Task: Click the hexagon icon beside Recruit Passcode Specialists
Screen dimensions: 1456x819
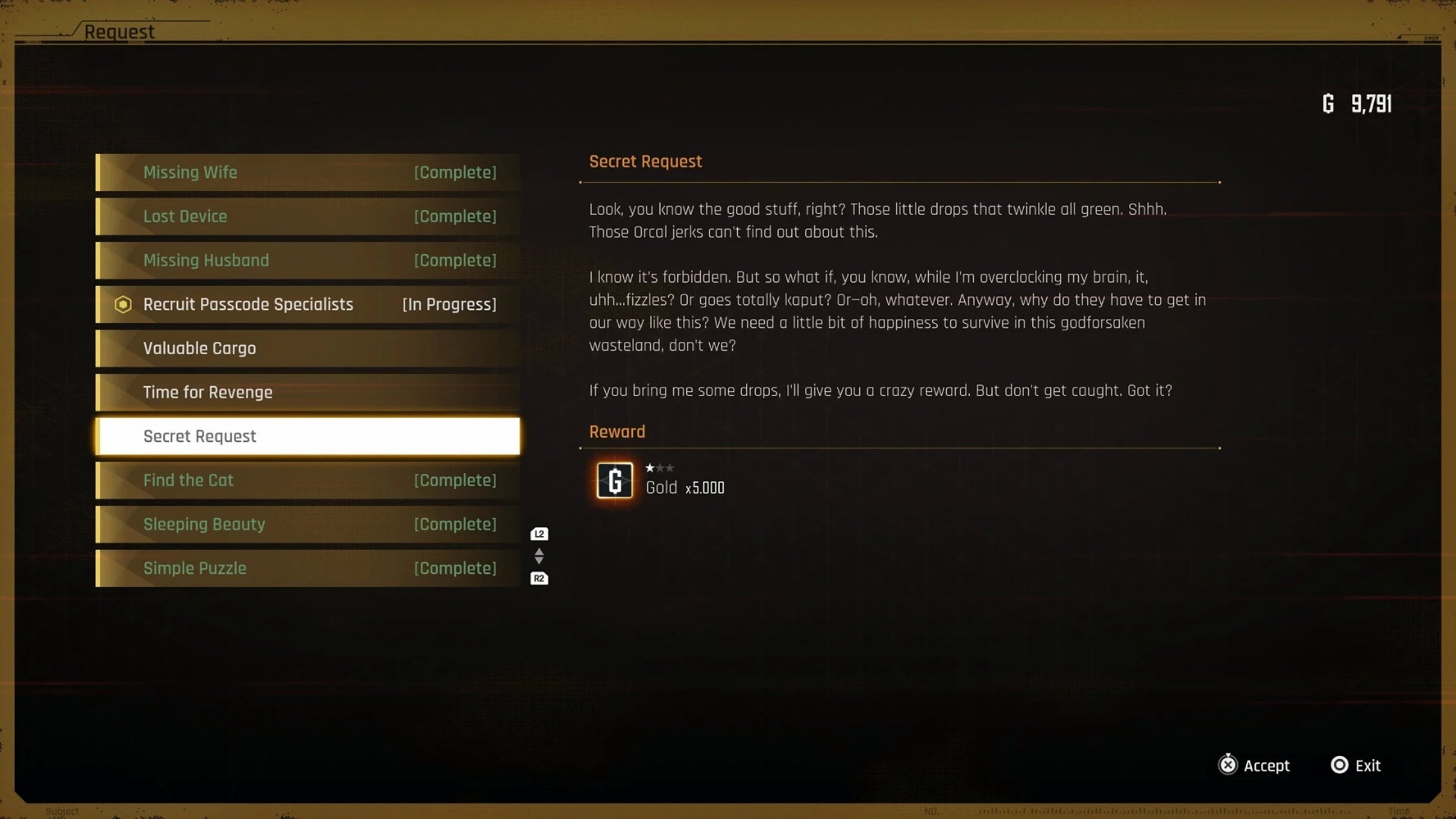Action: point(123,304)
